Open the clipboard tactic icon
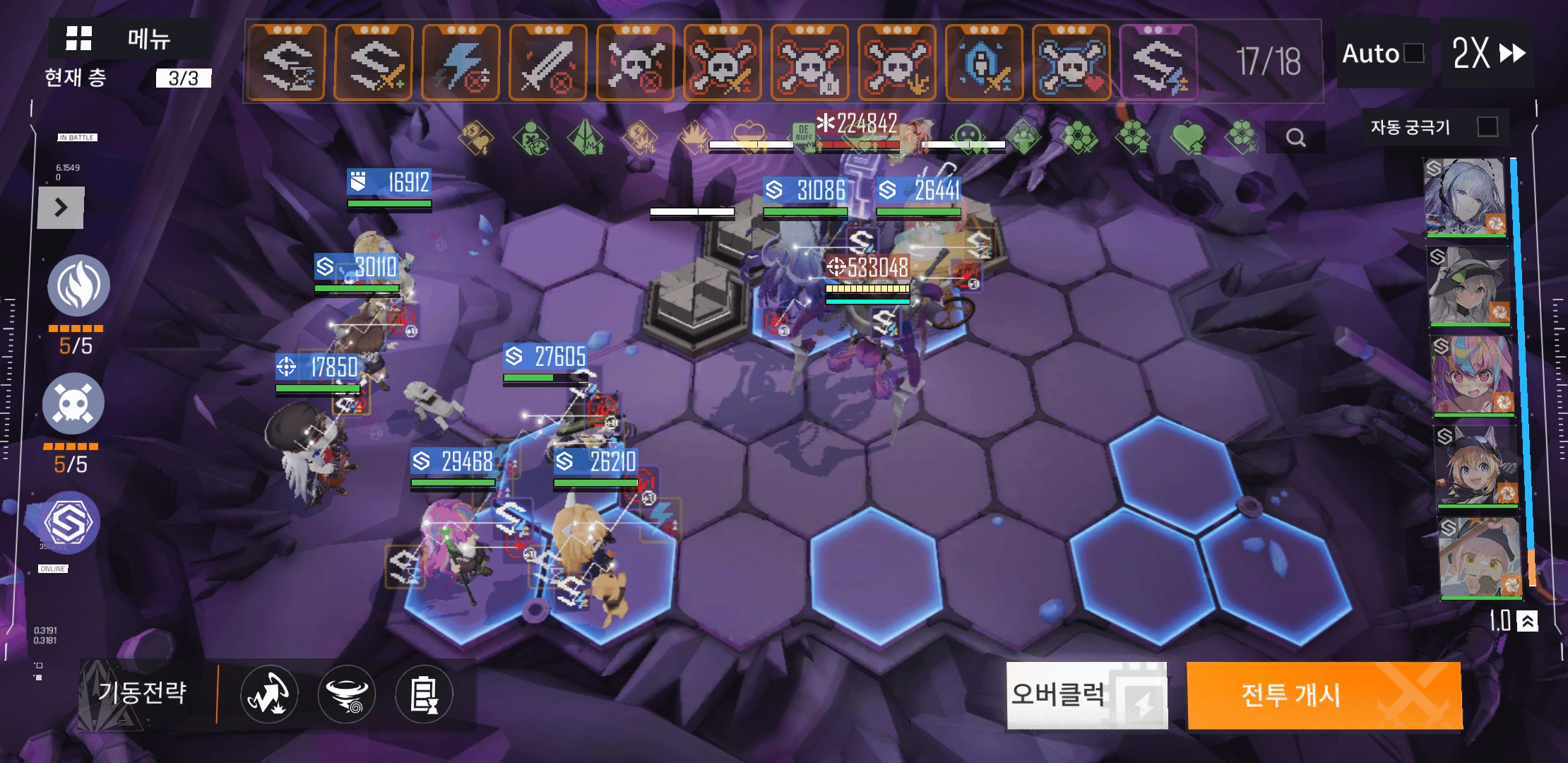The height and width of the screenshot is (763, 1568). pyautogui.click(x=424, y=694)
